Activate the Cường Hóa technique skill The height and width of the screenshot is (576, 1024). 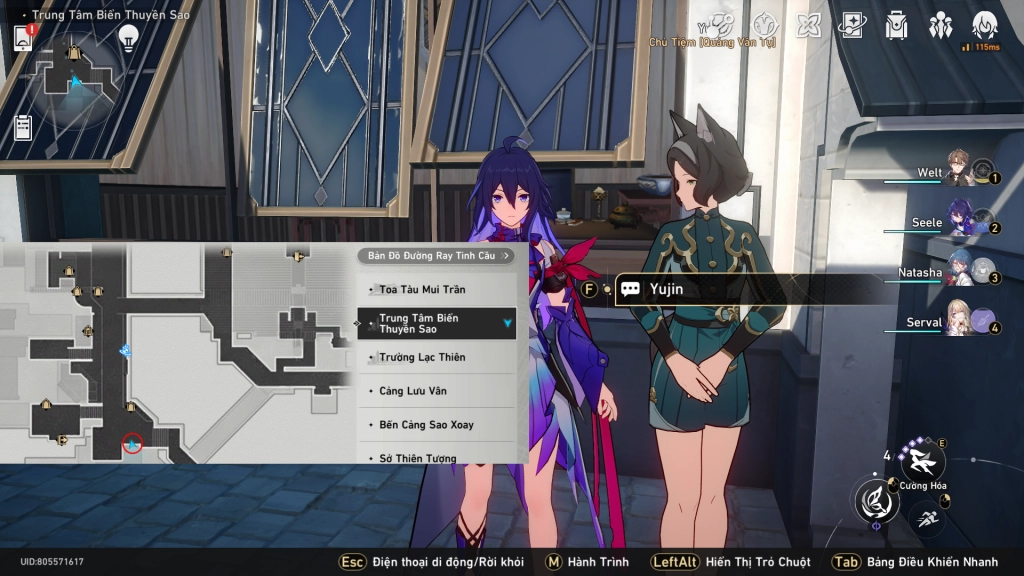922,461
